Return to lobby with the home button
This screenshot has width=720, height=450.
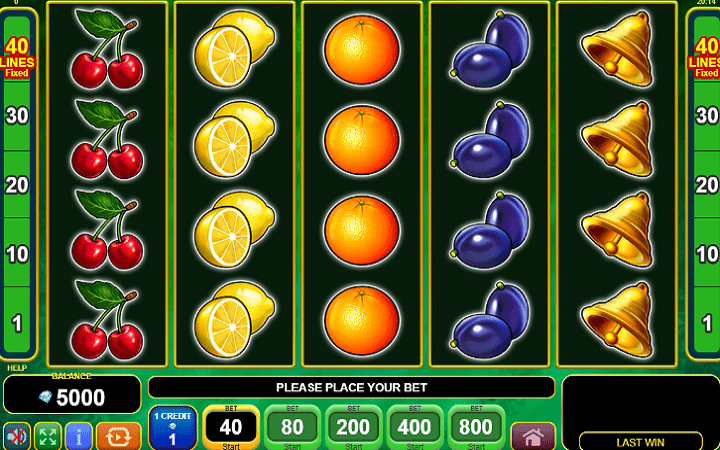click(533, 436)
